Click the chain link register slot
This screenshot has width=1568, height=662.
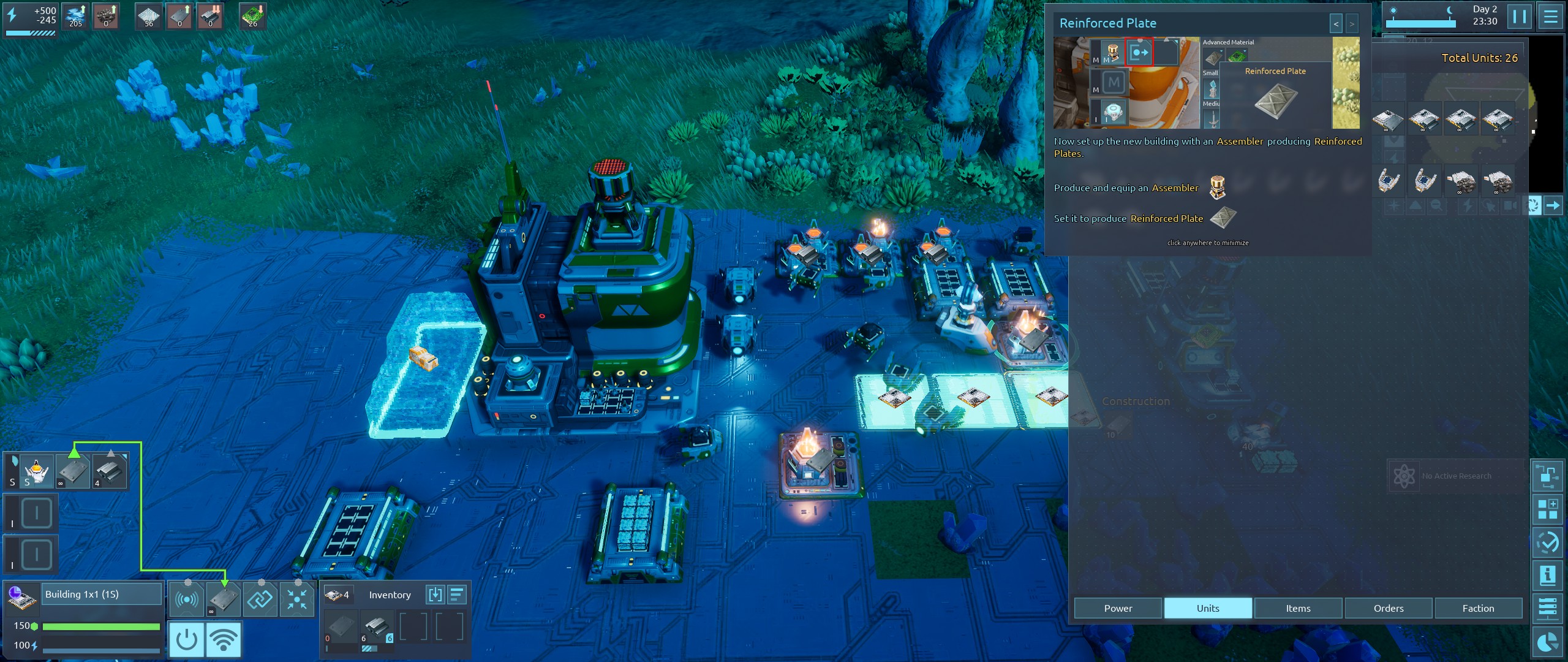pos(260,599)
